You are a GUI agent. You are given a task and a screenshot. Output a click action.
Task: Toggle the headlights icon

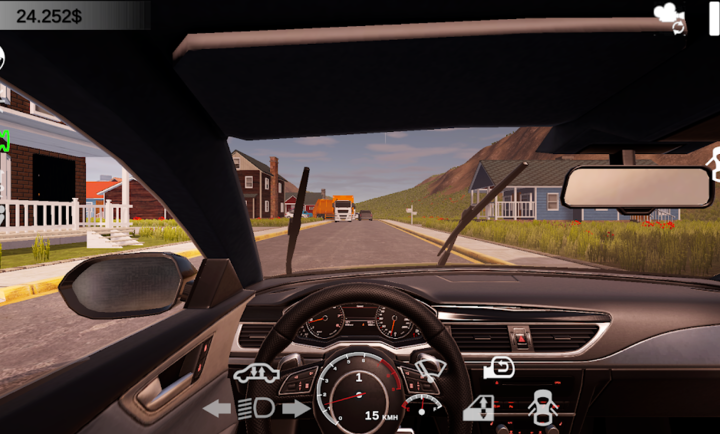tap(255, 408)
